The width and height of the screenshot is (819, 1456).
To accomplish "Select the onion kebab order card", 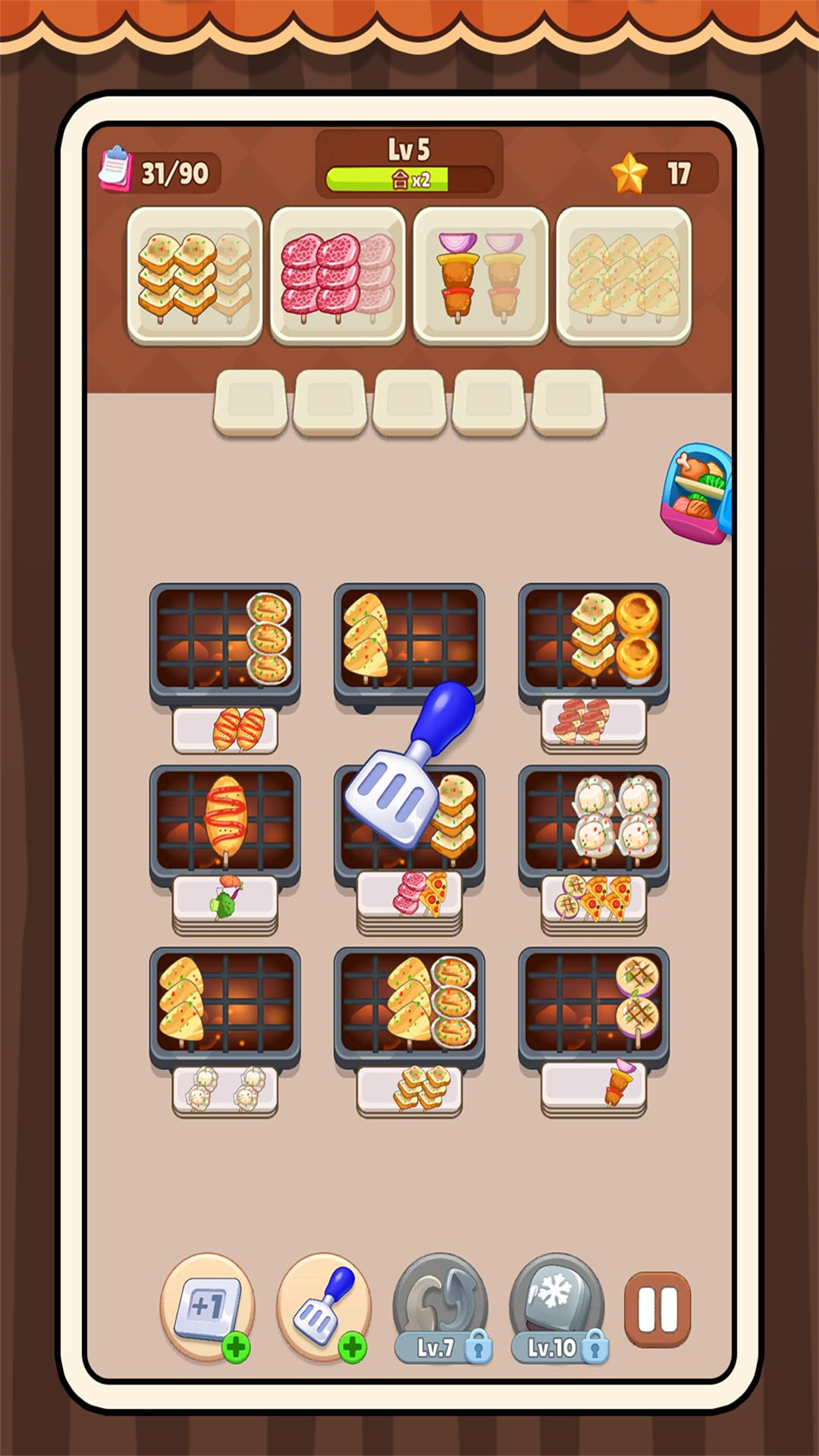I will coord(481,276).
